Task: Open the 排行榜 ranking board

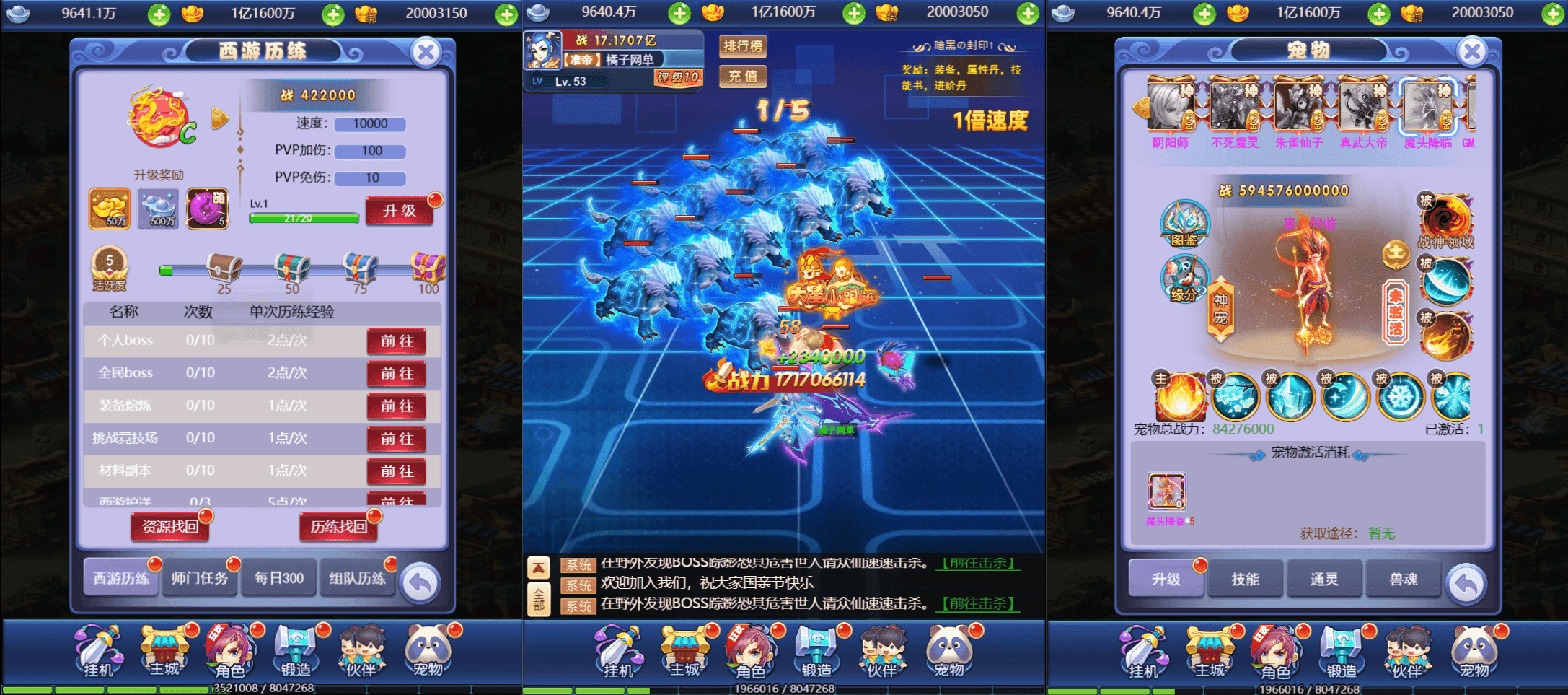Action: click(743, 48)
